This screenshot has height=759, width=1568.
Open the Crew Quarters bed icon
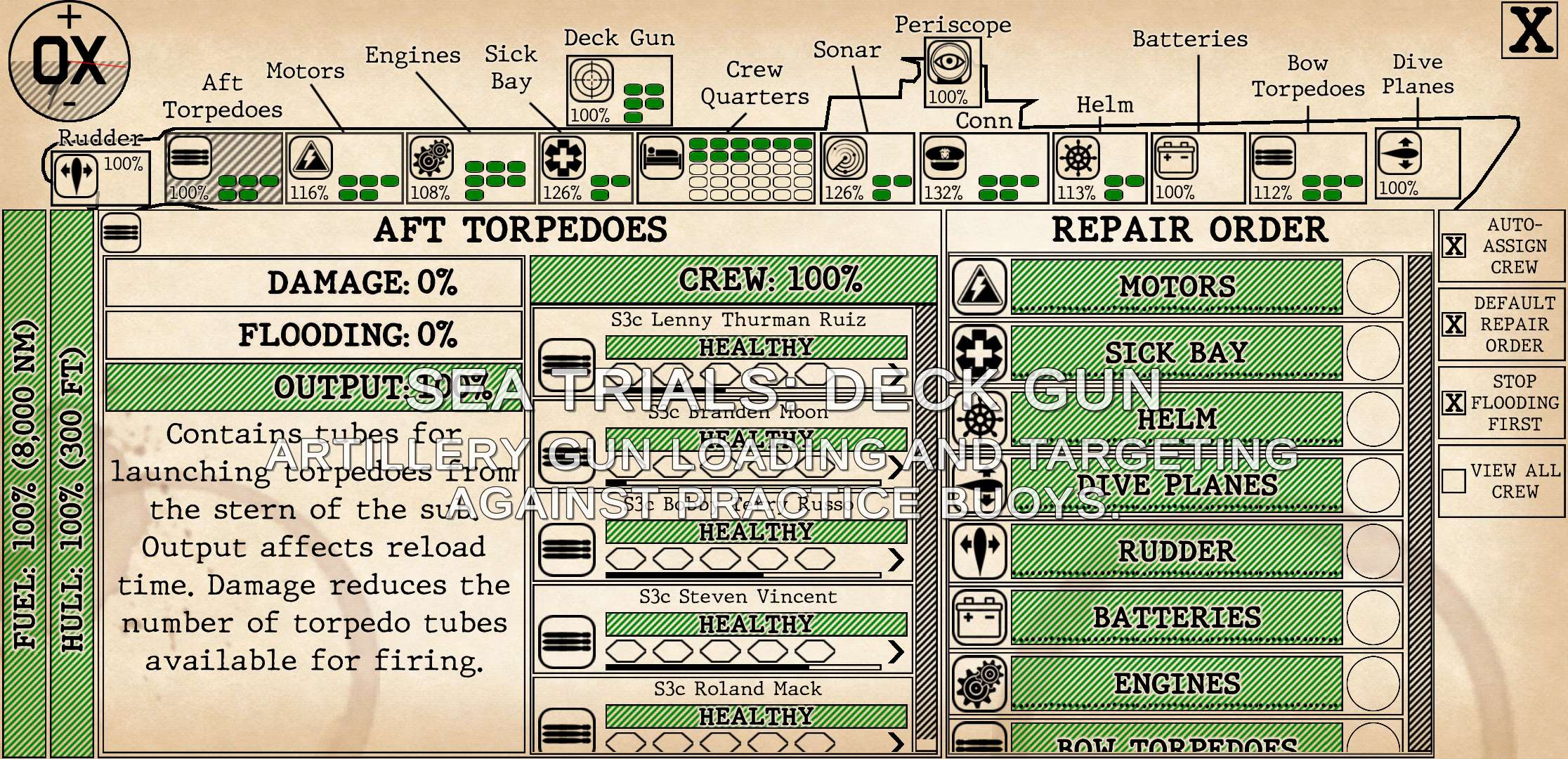[x=662, y=157]
